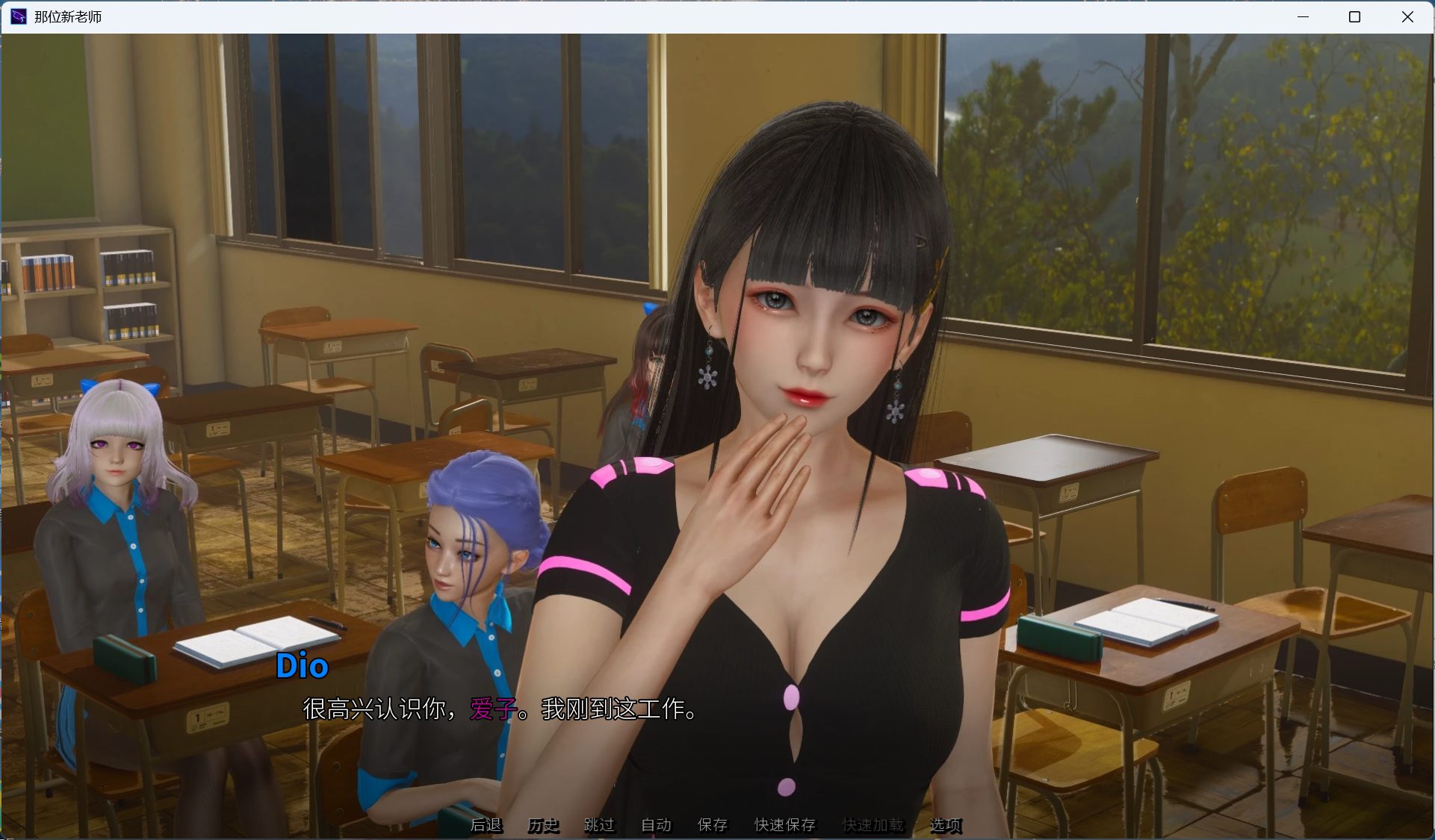Click the speaker name Dio
The height and width of the screenshot is (840, 1435).
302,667
